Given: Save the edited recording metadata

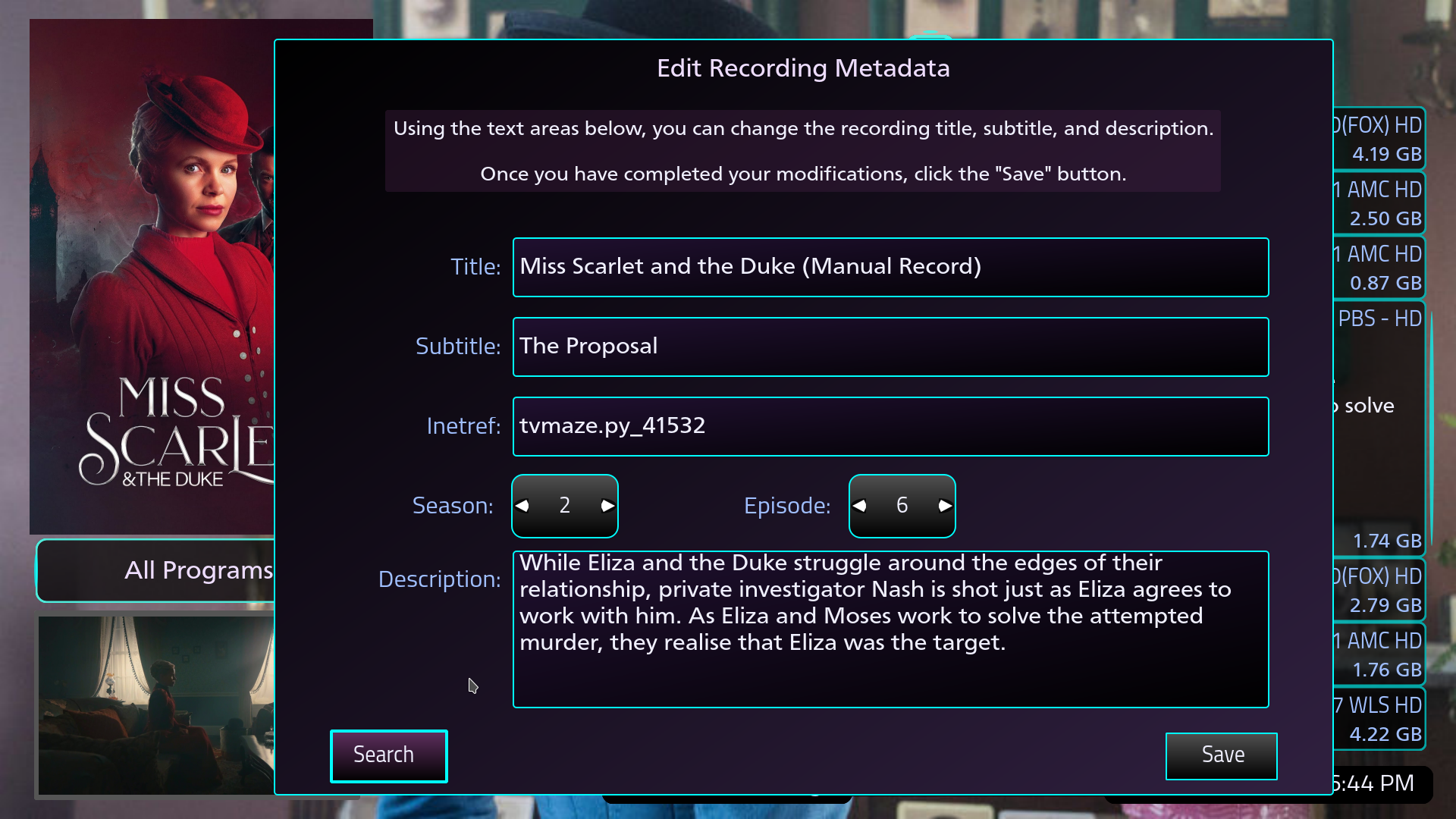Looking at the screenshot, I should (1221, 755).
